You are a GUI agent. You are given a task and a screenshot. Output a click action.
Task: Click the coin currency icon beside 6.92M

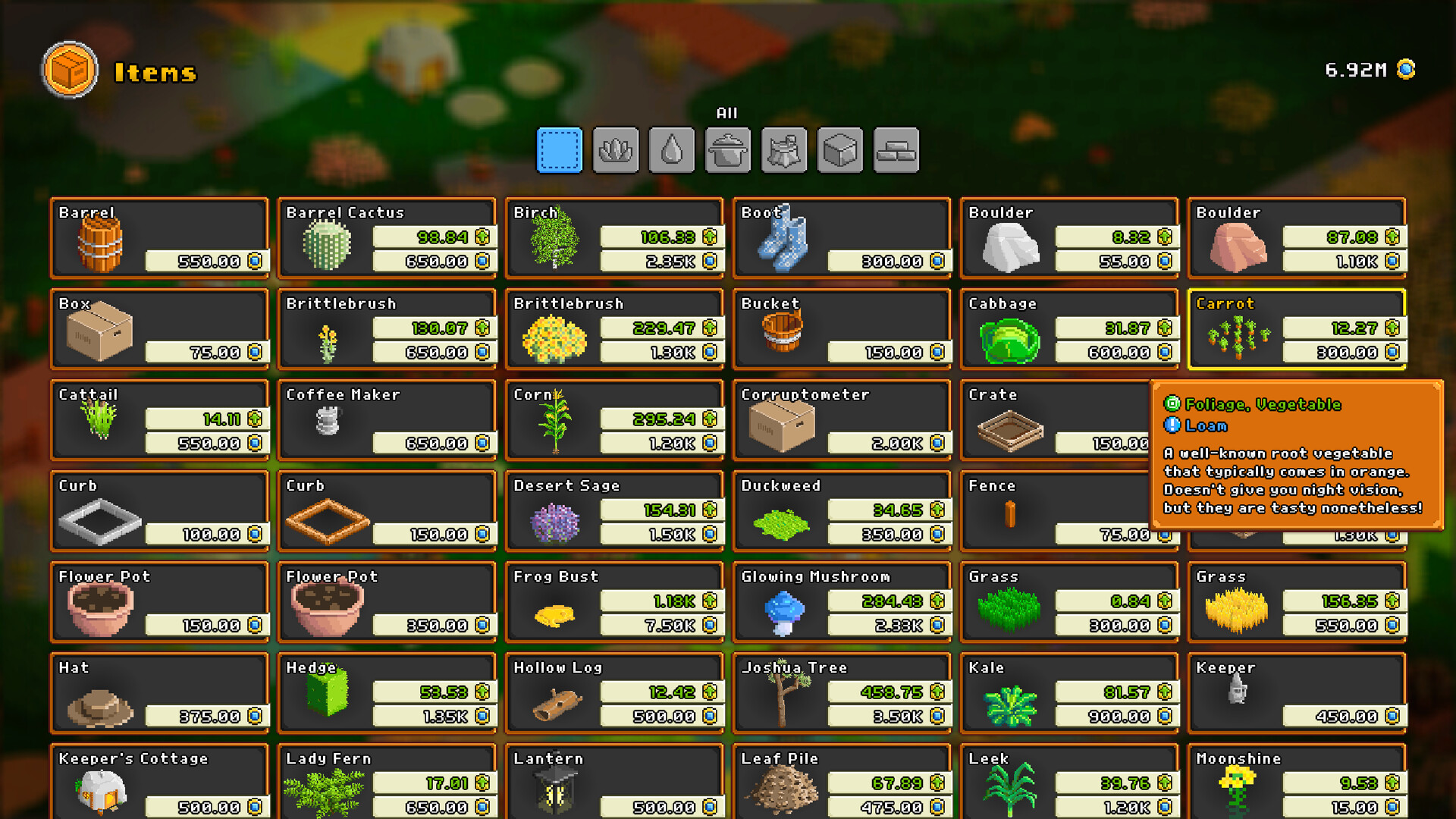pos(1407,70)
